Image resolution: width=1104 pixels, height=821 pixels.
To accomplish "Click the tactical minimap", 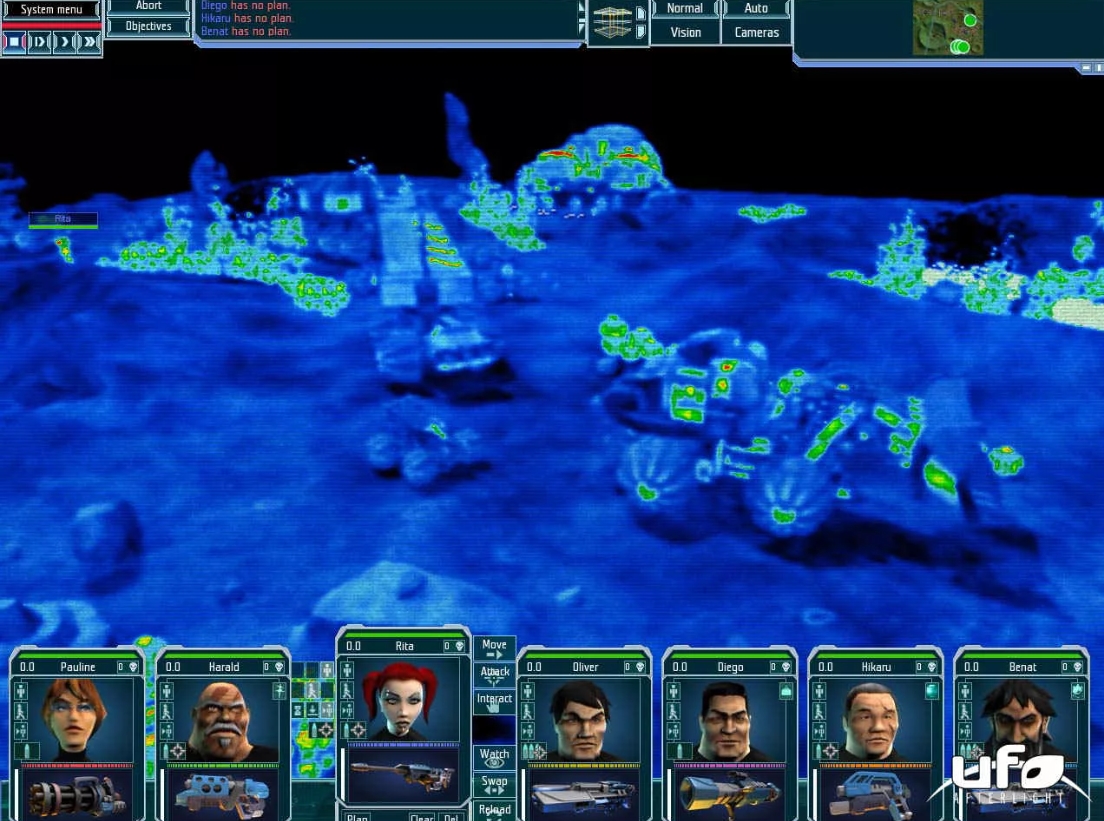I will [947, 28].
